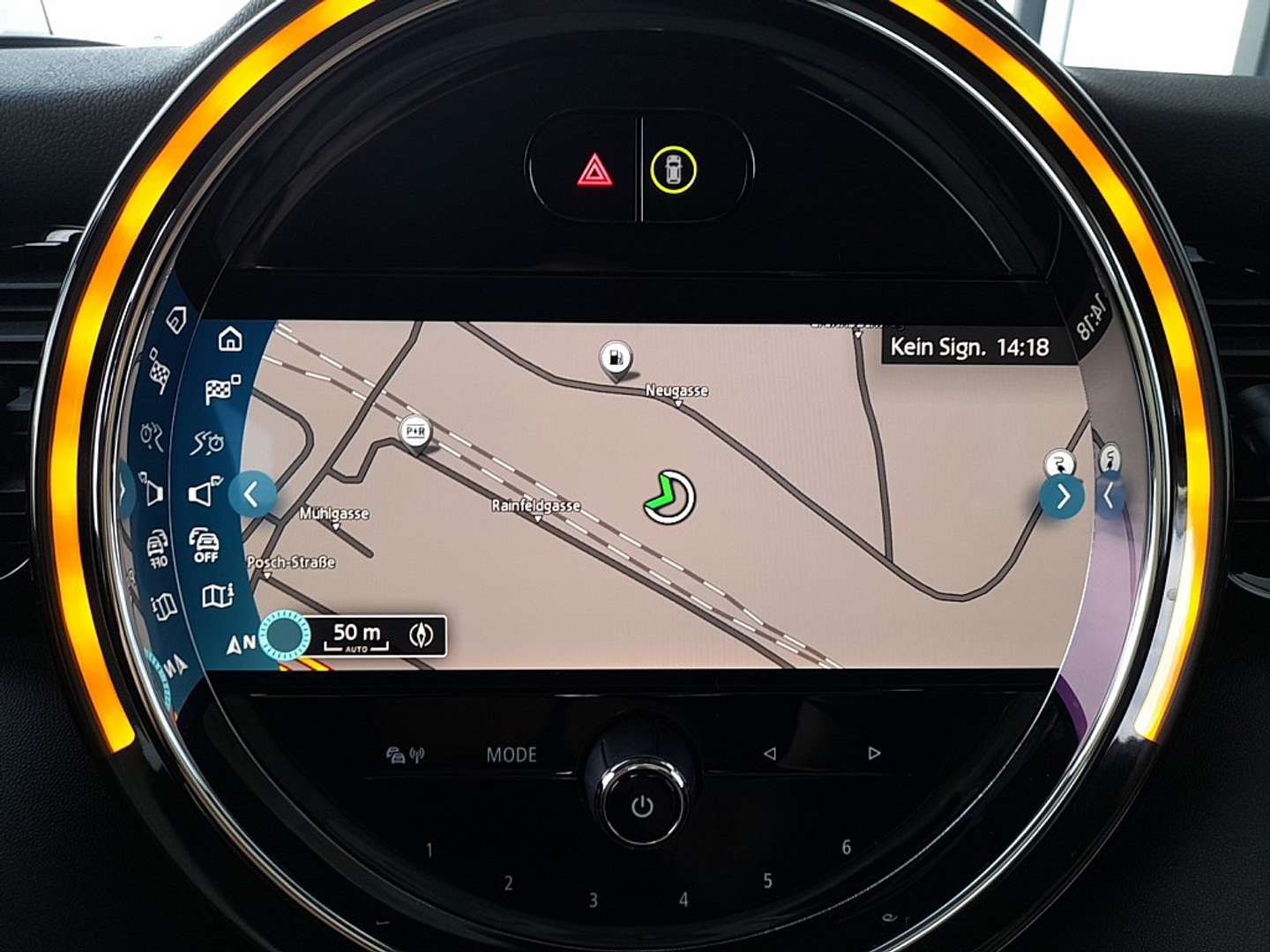Expand the right panel with the chevron
The image size is (1270, 952).
(1063, 495)
